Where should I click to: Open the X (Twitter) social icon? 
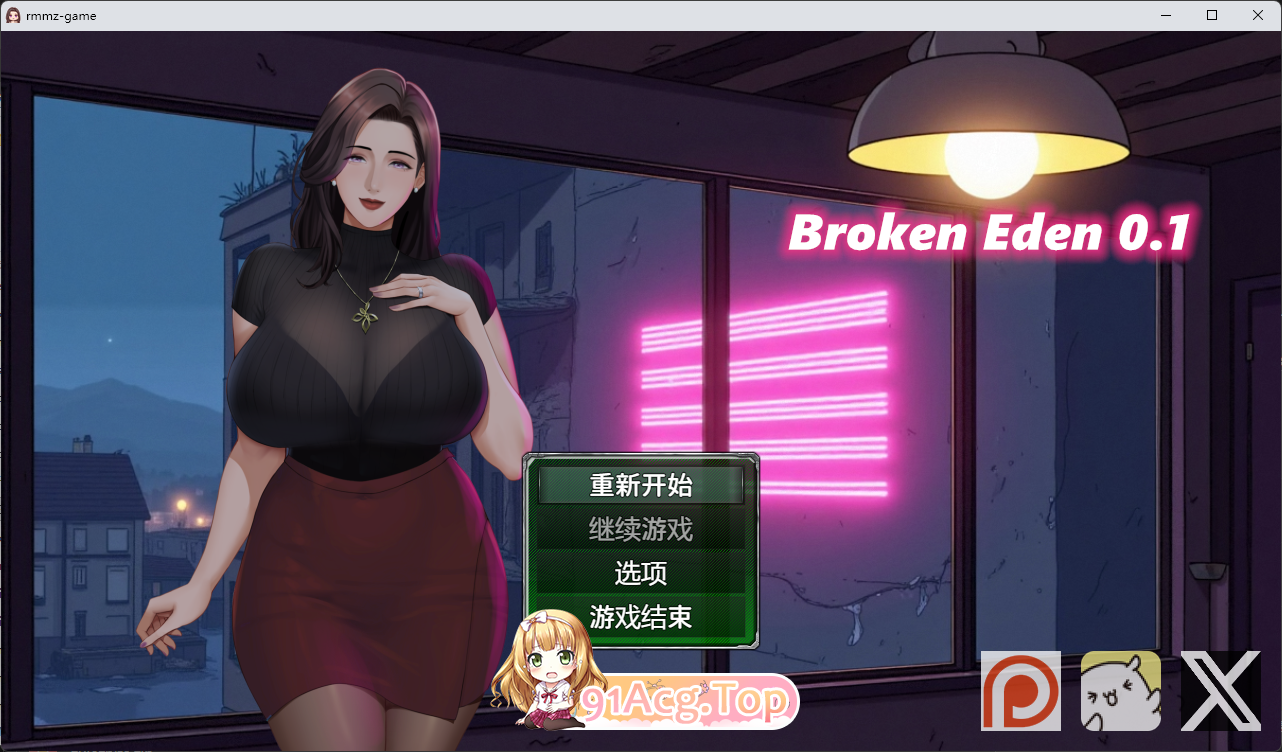1221,690
